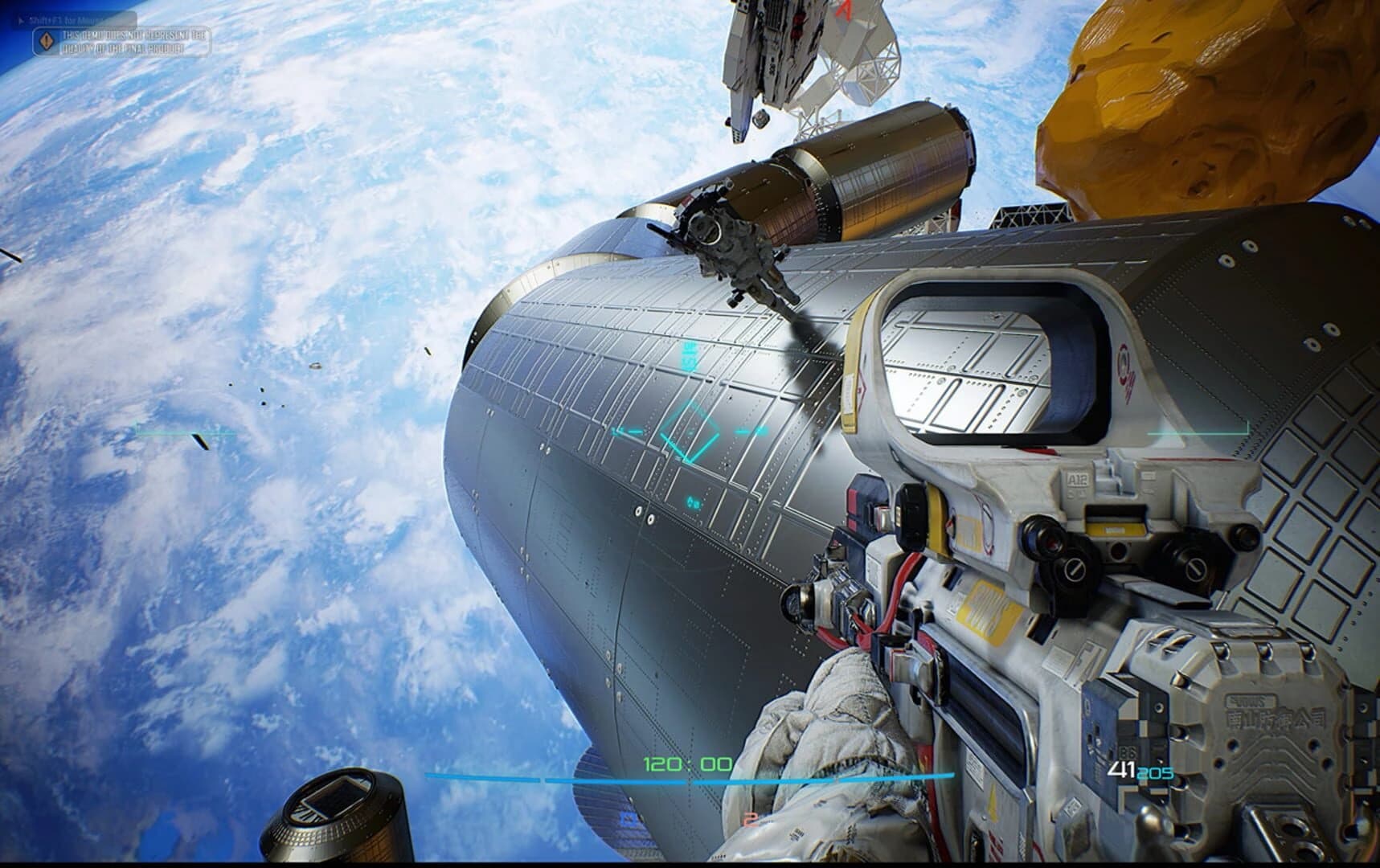Click the blue oxygen bar at the bottom
Screen dimensions: 1380x868
tap(723, 777)
